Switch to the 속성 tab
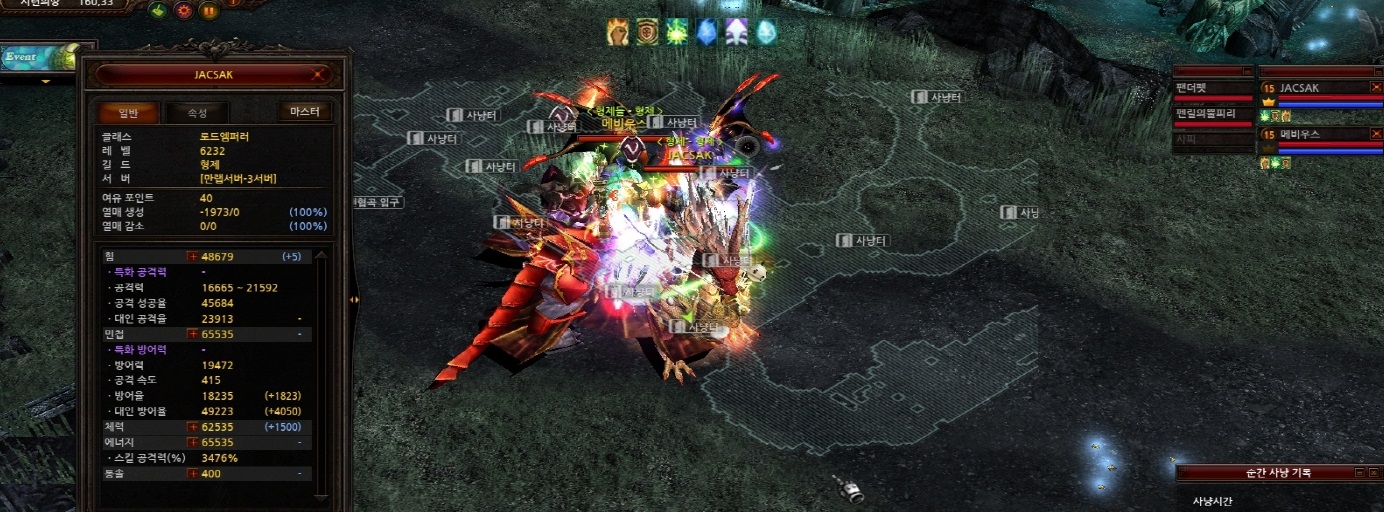The width and height of the screenshot is (1384, 512). point(197,112)
